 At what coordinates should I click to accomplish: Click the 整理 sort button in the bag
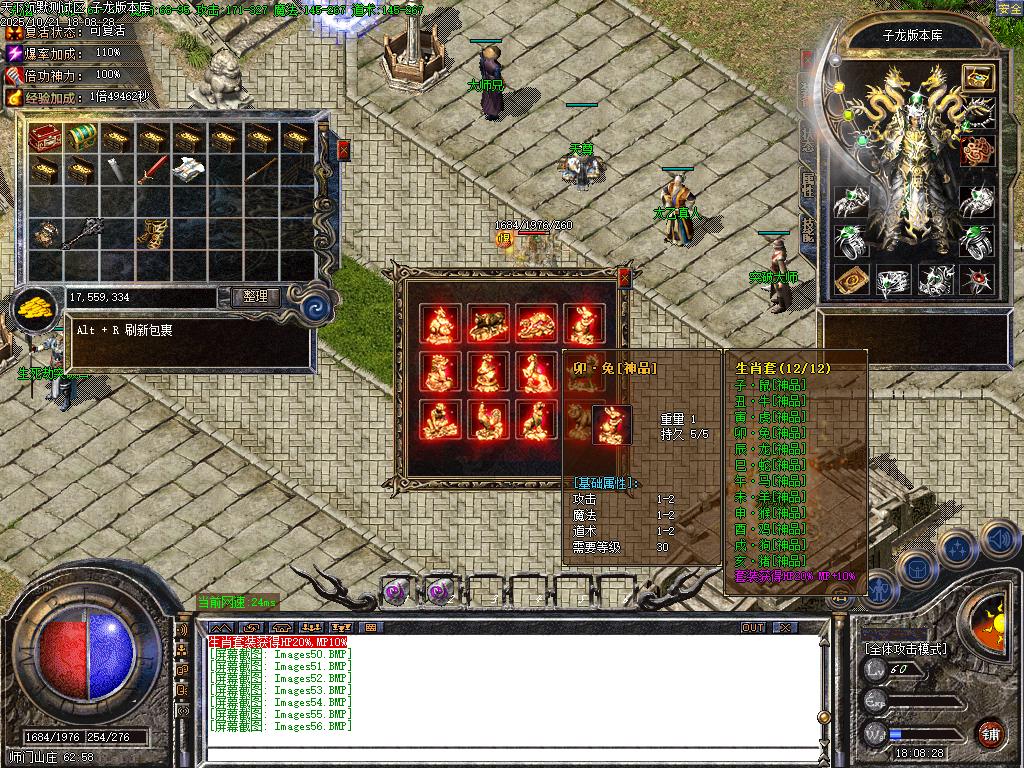[x=255, y=297]
